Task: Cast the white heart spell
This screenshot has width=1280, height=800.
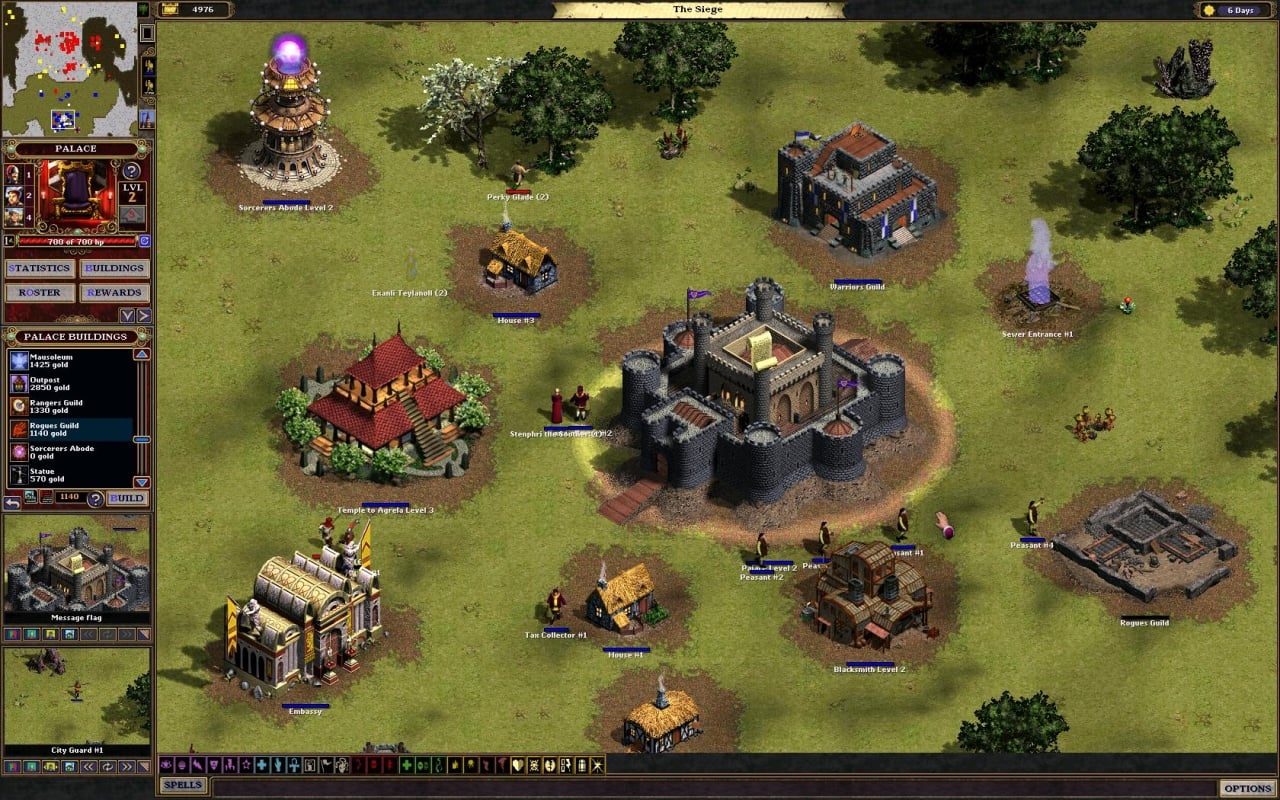Action: (518, 765)
